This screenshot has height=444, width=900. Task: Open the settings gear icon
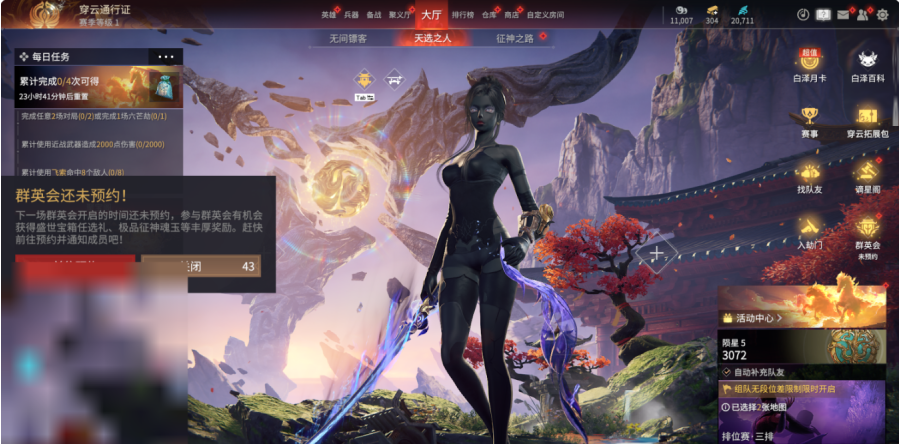[882, 14]
